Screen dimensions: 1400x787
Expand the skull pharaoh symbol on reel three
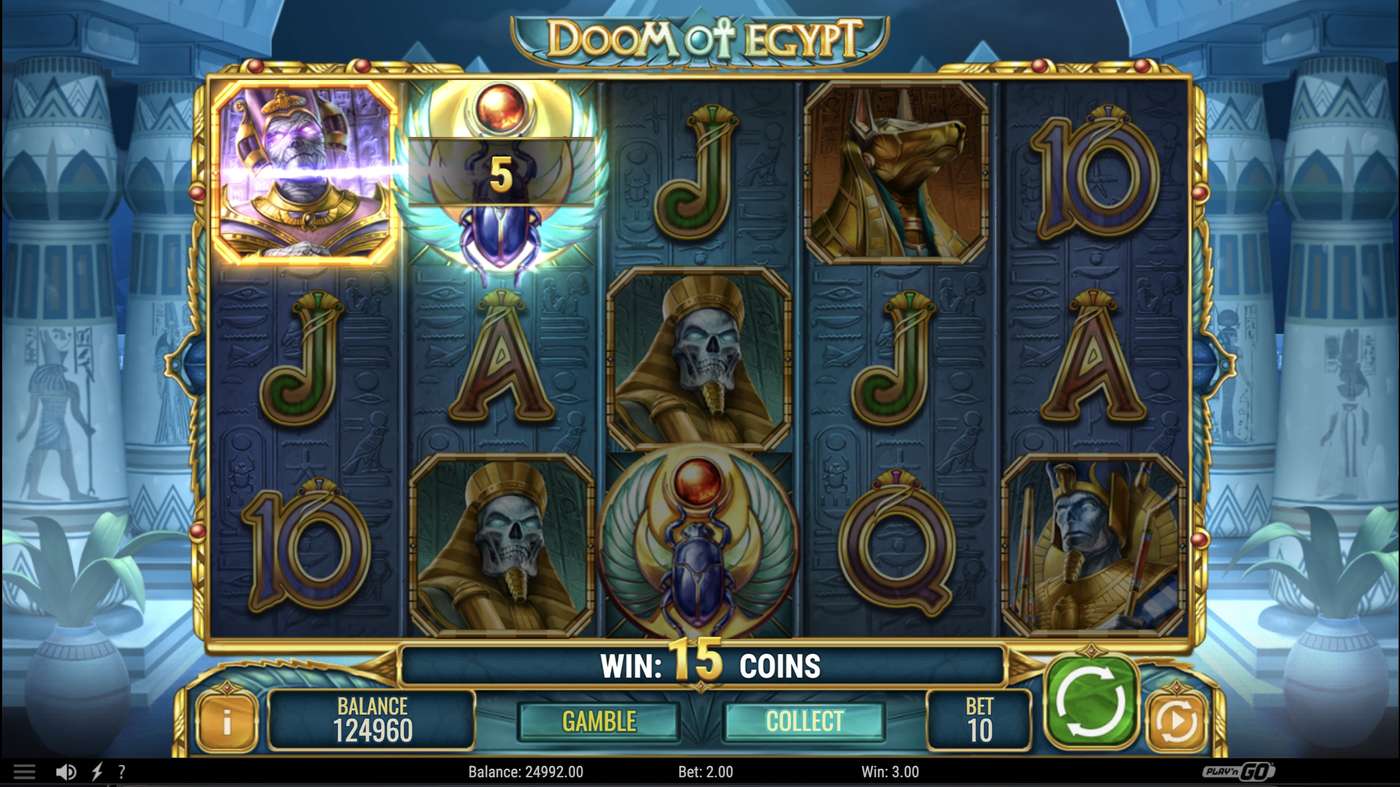[x=699, y=362]
